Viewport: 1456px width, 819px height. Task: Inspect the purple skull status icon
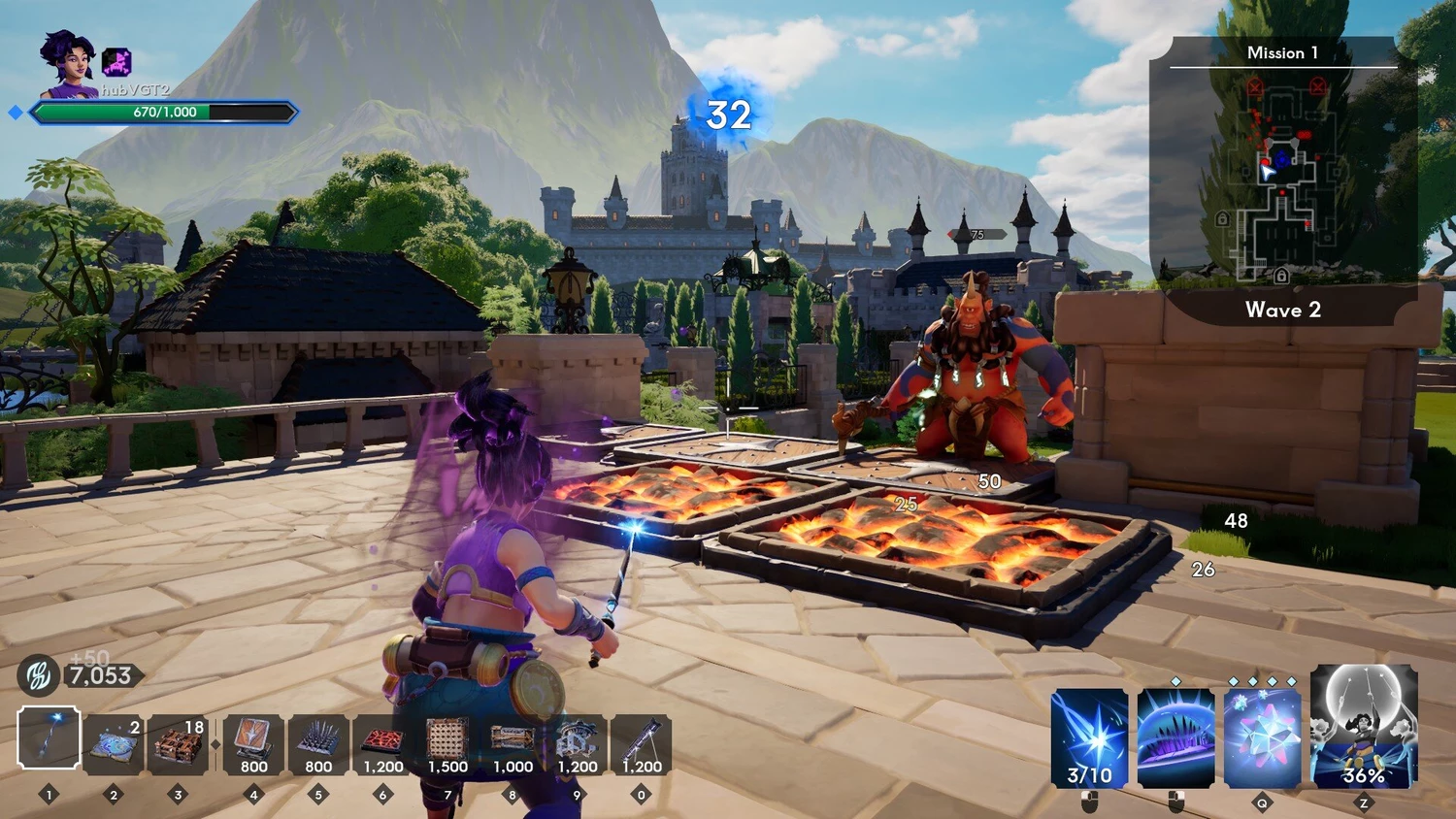[116, 63]
